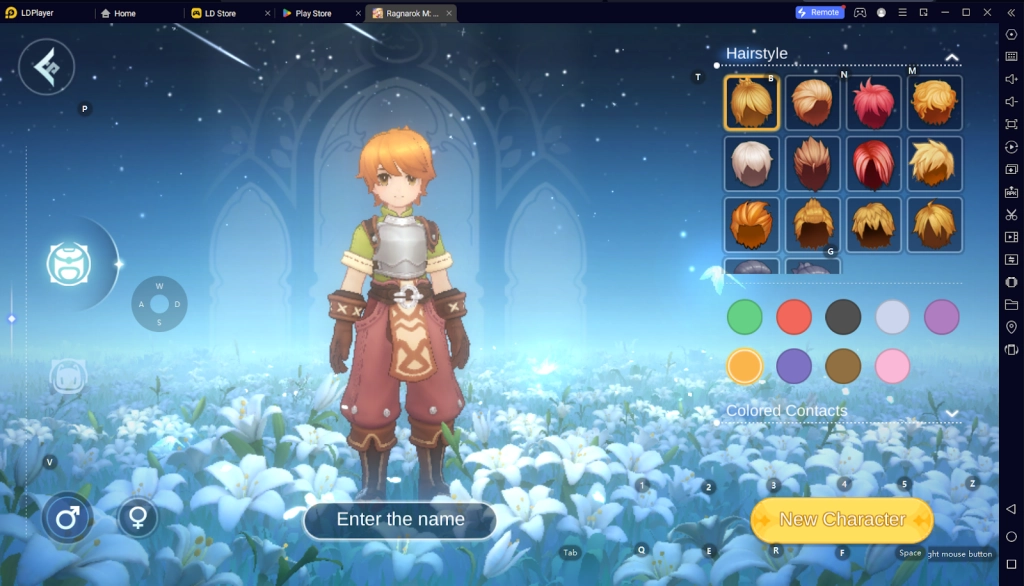The width and height of the screenshot is (1024, 586).
Task: Pick the light lavender color swatch
Action: pos(892,317)
